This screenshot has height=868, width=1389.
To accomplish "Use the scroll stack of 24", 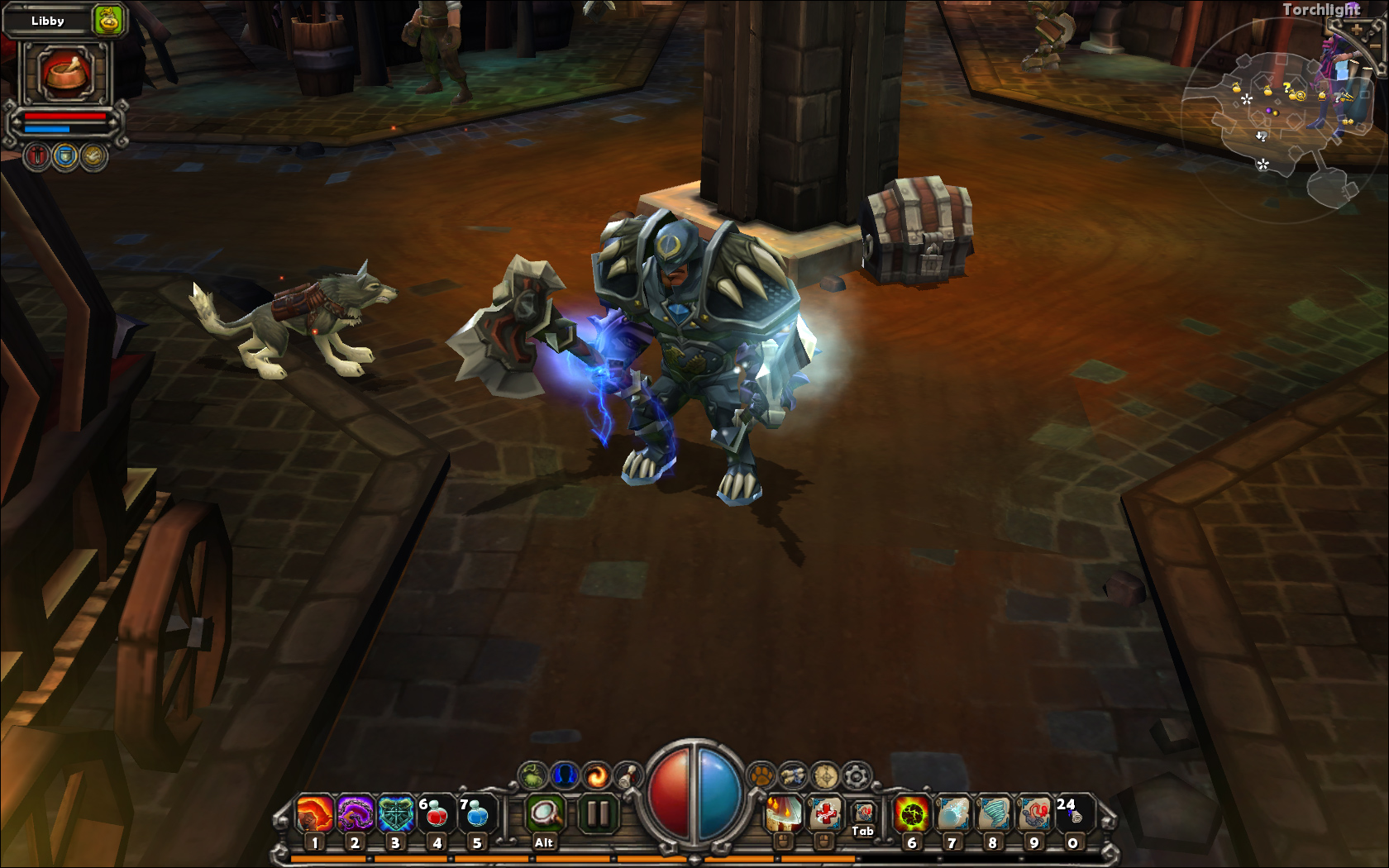I will pyautogui.click(x=1074, y=814).
